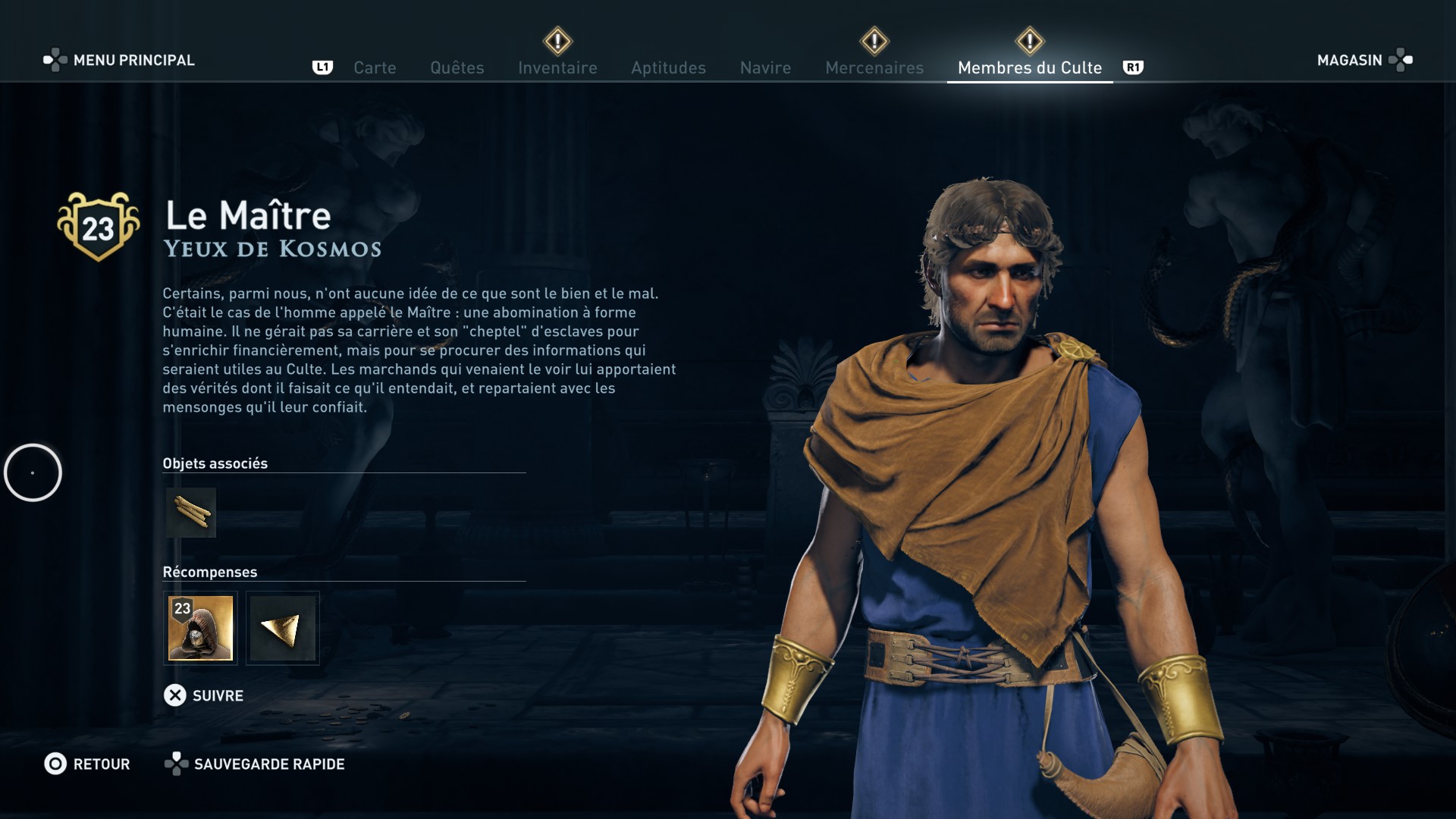Click Suivre to track this cultist
Image resolution: width=1456 pixels, height=819 pixels.
tap(204, 695)
